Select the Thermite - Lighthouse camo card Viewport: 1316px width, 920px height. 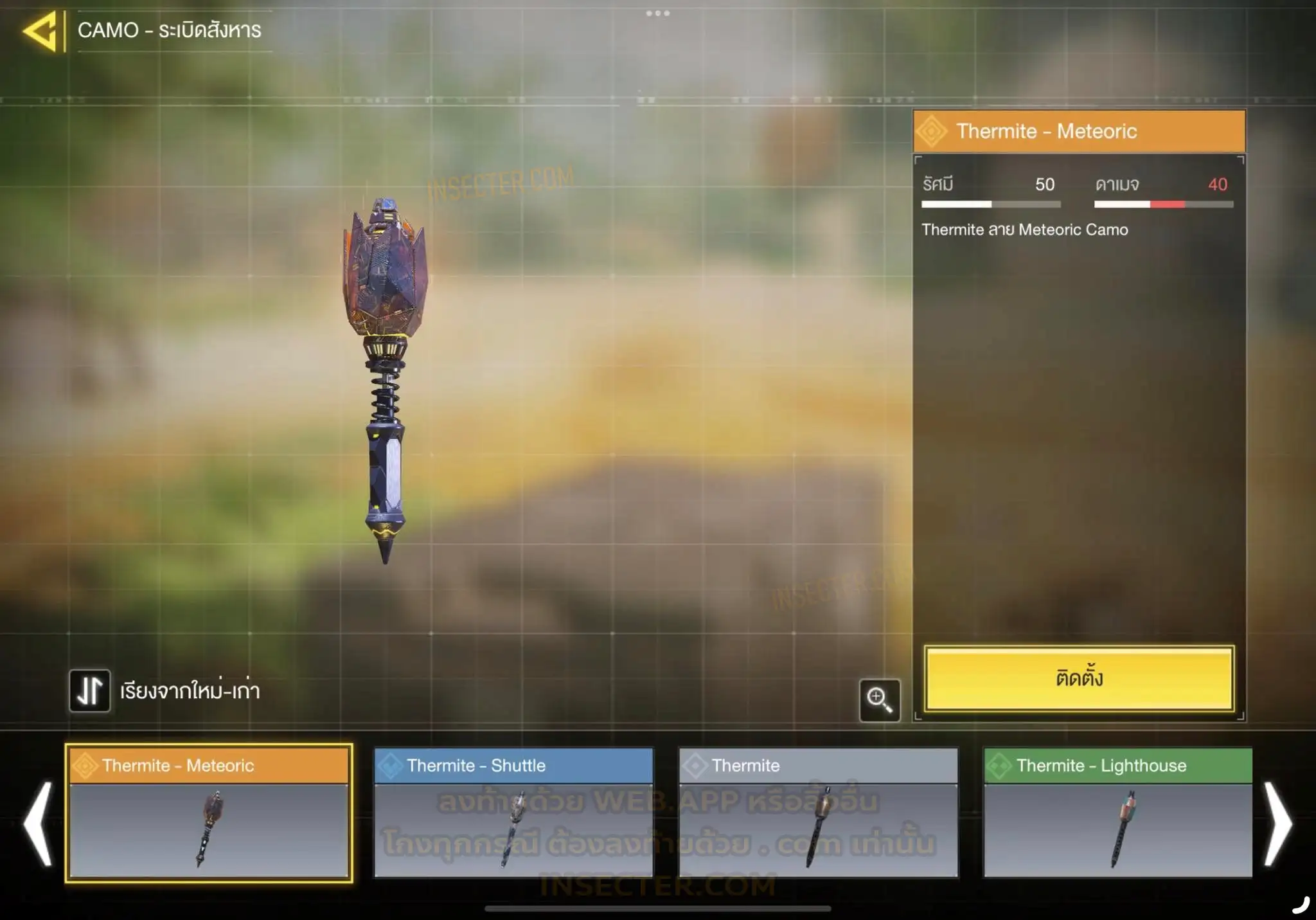click(x=1117, y=813)
